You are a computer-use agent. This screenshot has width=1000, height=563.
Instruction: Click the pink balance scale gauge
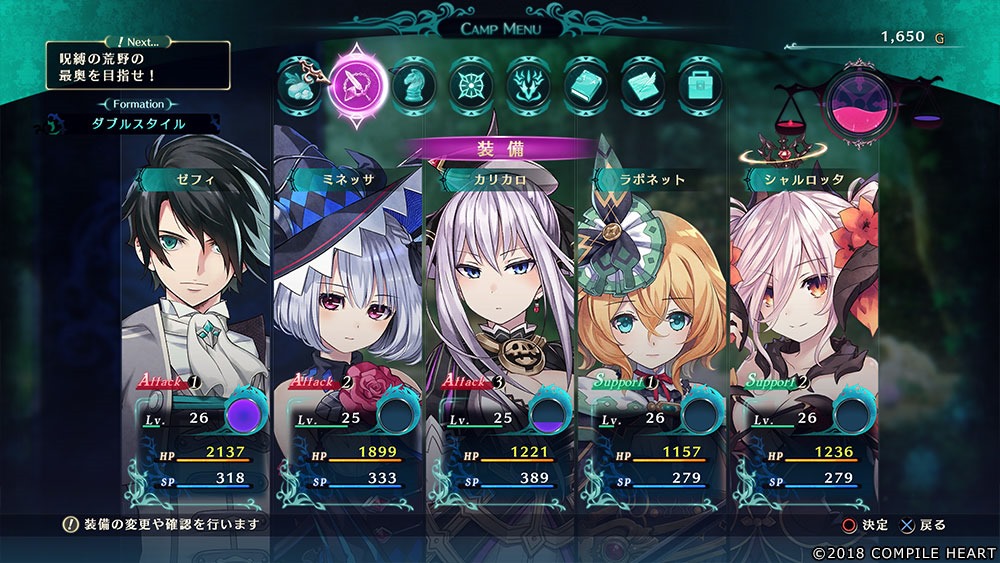(857, 105)
